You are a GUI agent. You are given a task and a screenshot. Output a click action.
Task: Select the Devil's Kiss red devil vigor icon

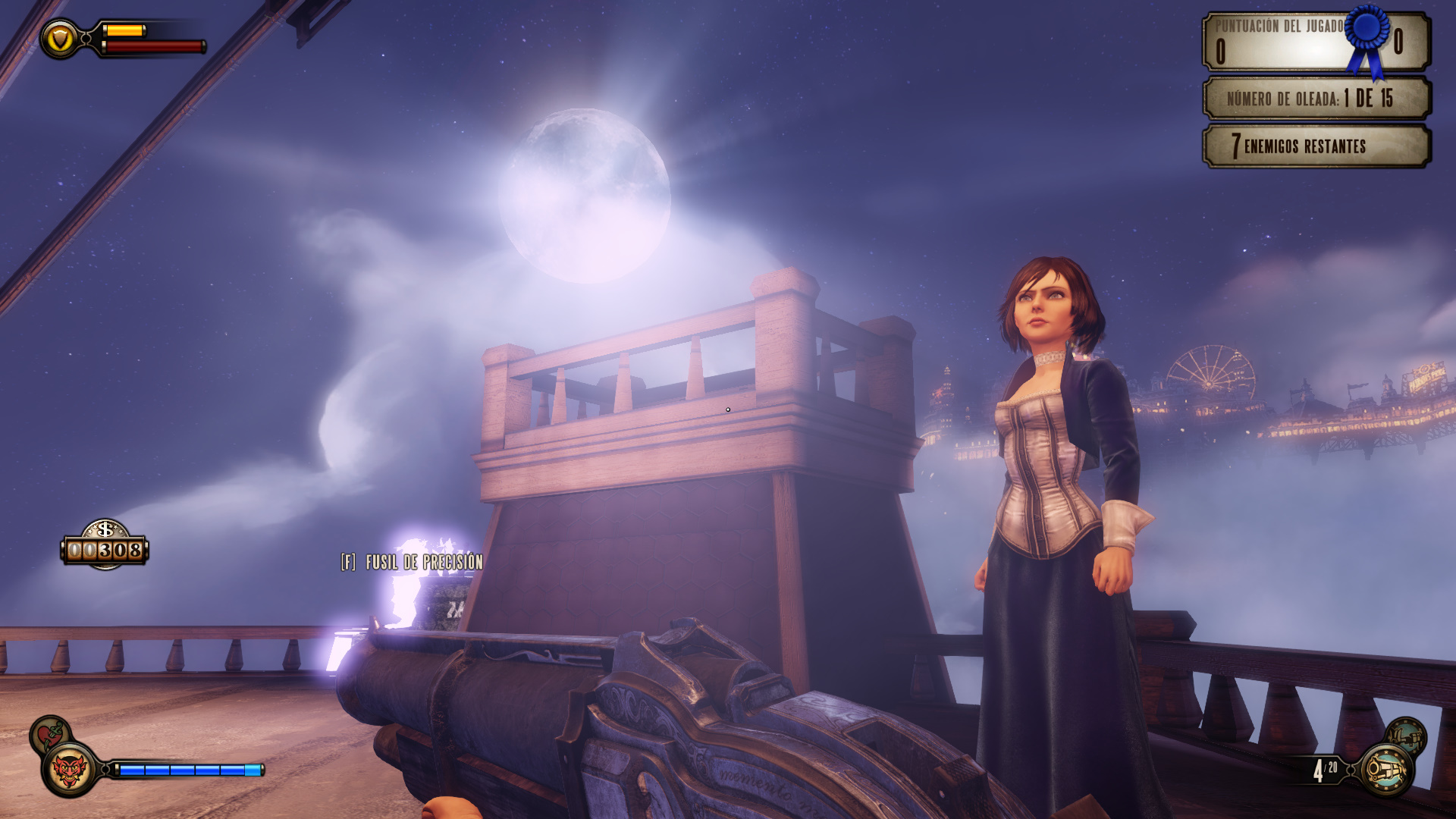[x=69, y=770]
